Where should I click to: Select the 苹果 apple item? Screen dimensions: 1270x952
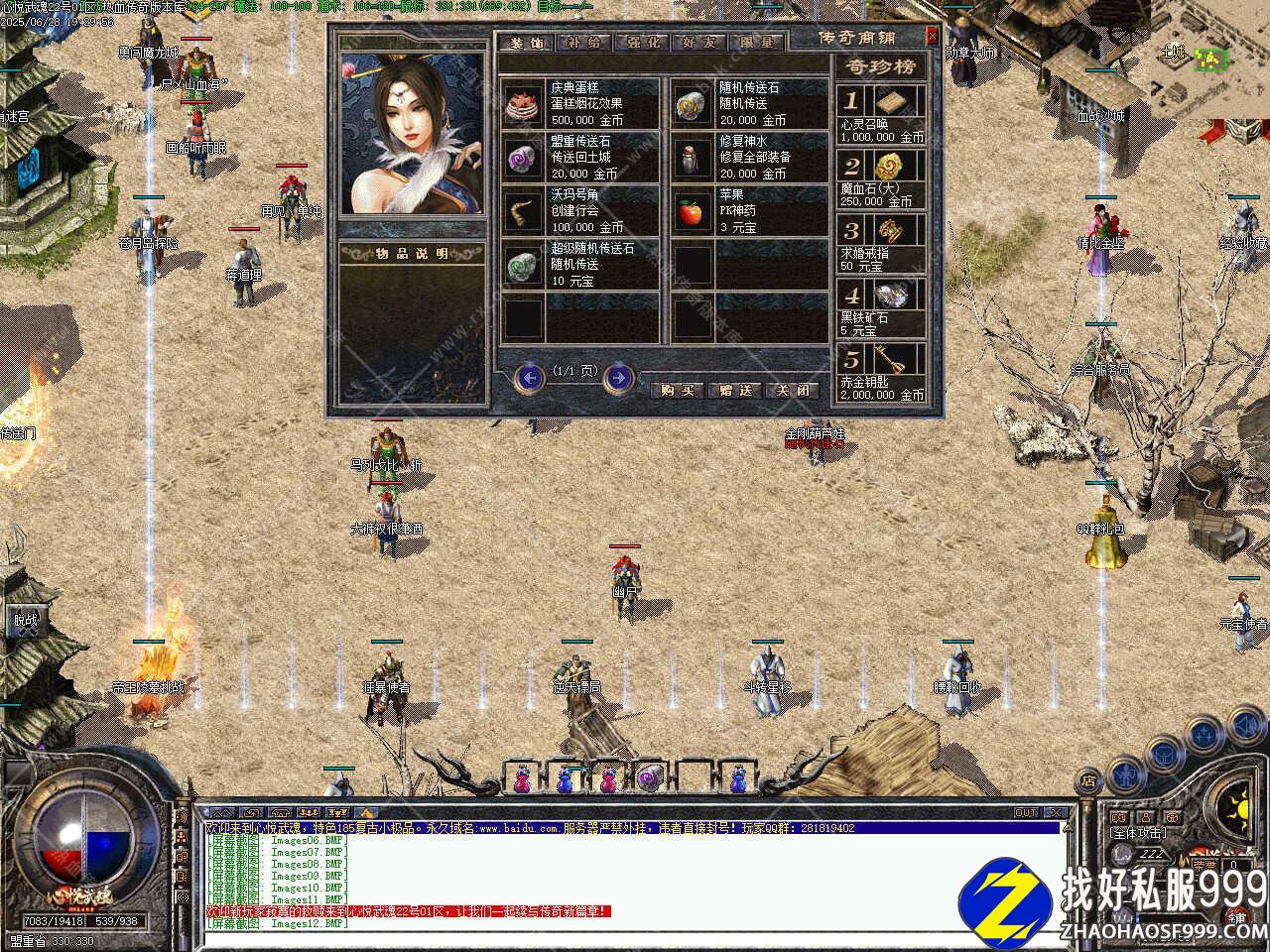point(692,210)
